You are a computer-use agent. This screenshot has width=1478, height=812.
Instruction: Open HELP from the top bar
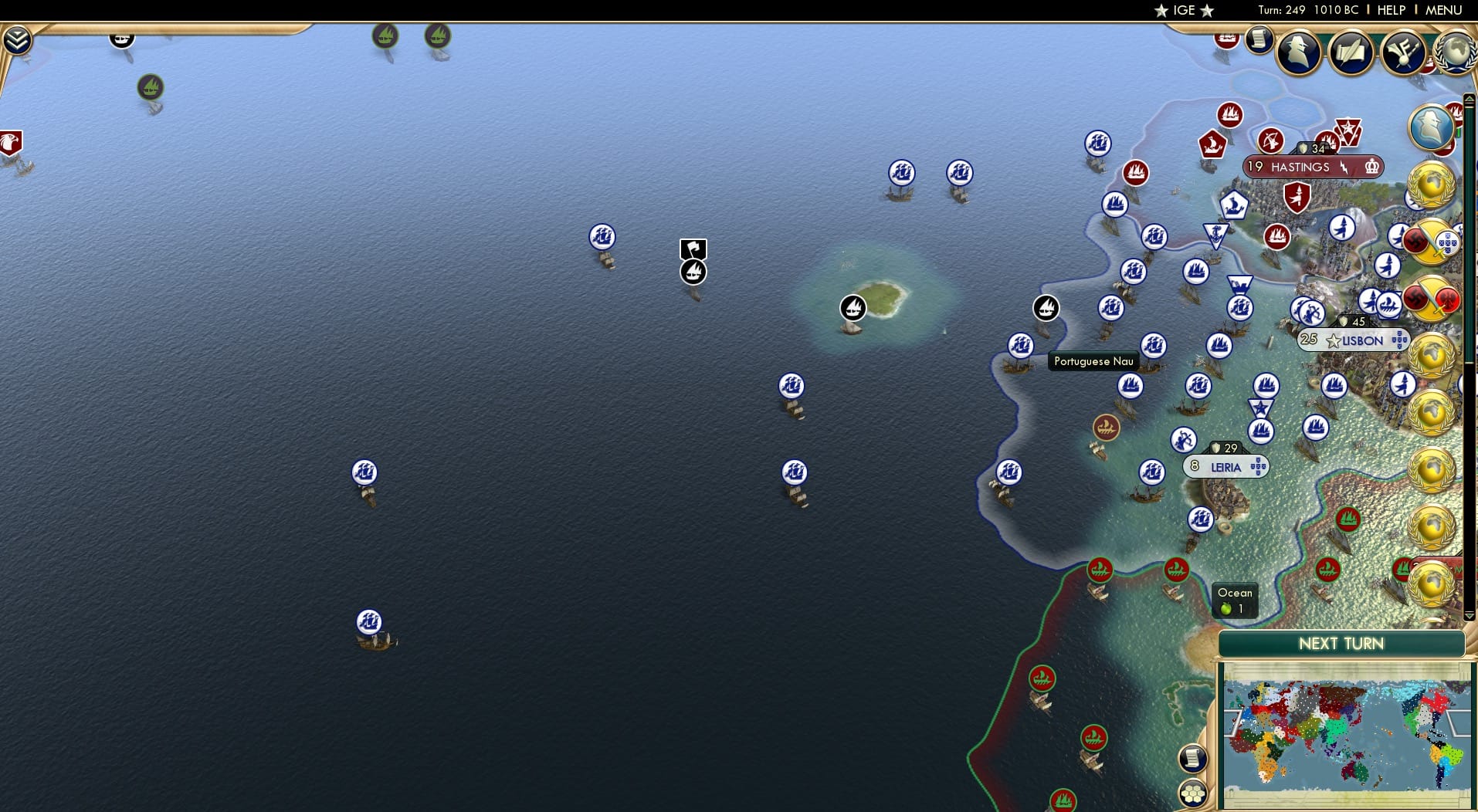[x=1390, y=10]
